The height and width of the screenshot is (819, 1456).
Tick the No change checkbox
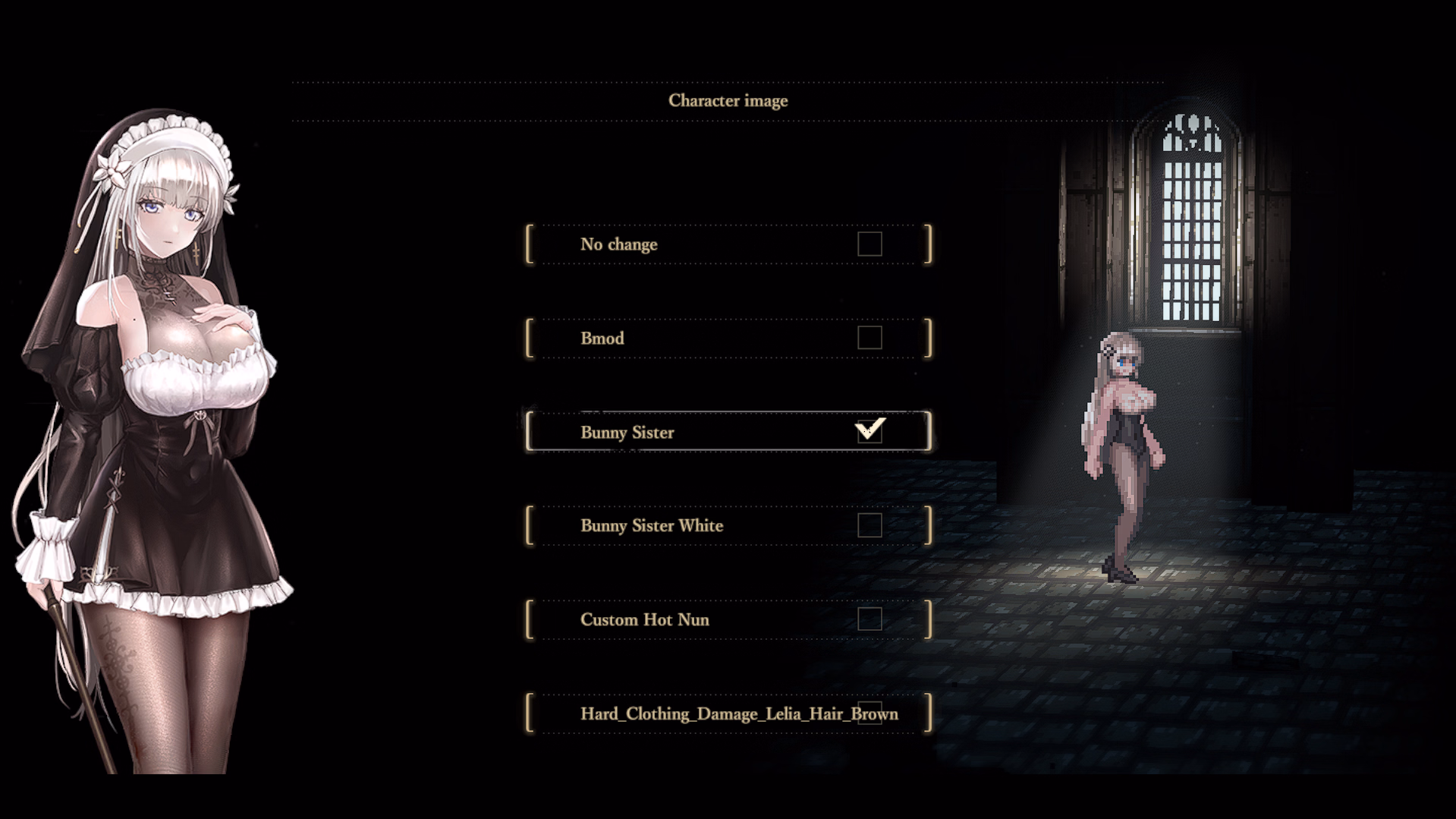[x=870, y=244]
